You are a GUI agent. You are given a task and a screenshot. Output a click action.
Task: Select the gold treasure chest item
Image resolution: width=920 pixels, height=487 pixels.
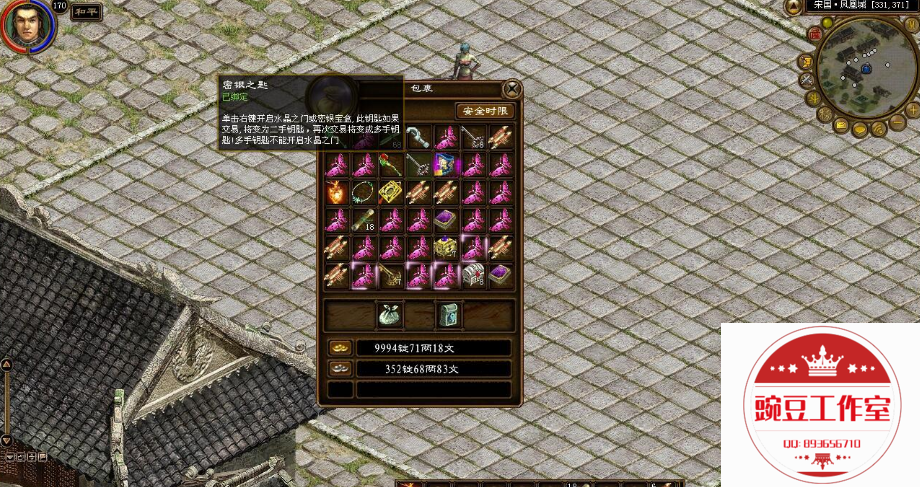446,246
